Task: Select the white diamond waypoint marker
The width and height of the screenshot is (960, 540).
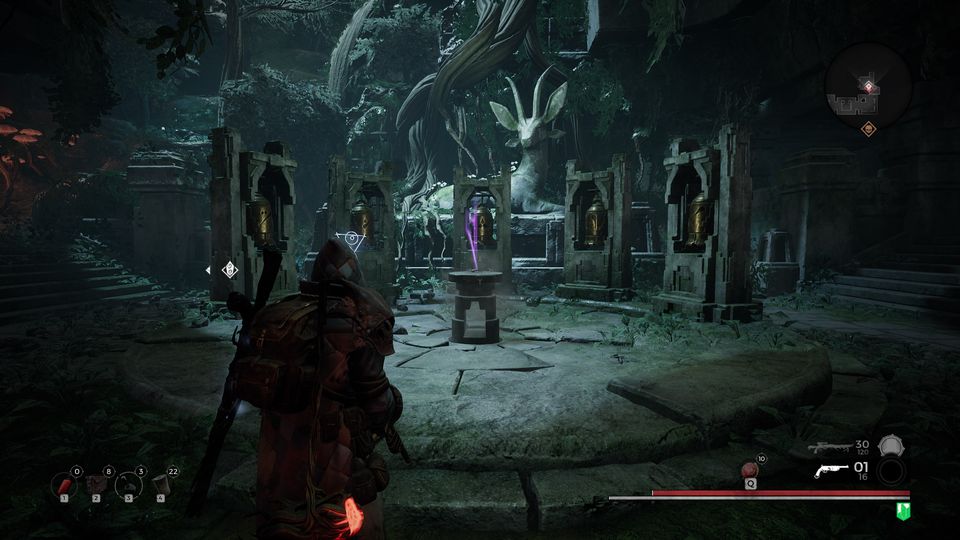Action: click(229, 269)
